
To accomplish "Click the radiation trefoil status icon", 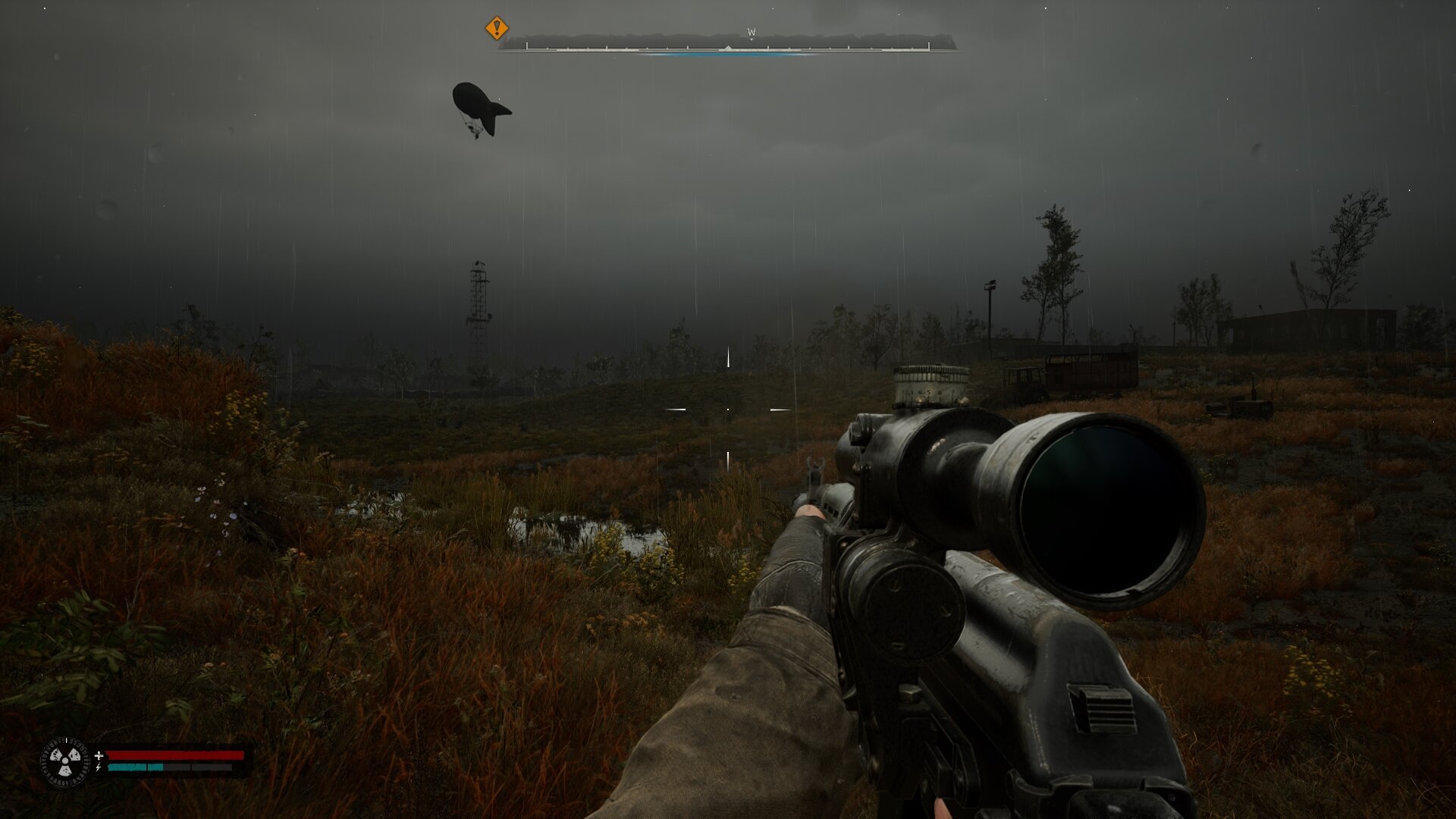I will 64,761.
